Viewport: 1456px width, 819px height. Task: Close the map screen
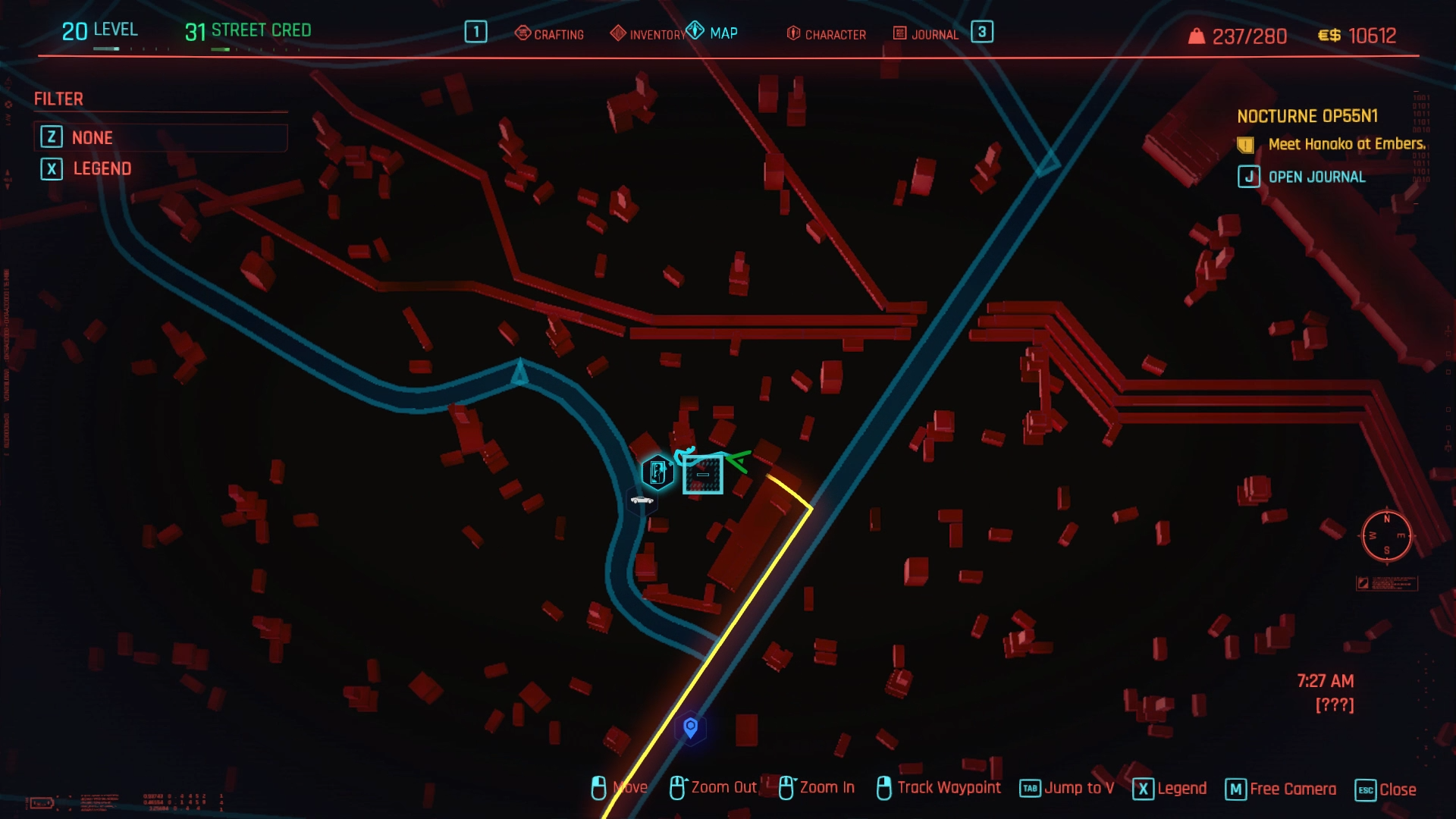pyautogui.click(x=1385, y=789)
